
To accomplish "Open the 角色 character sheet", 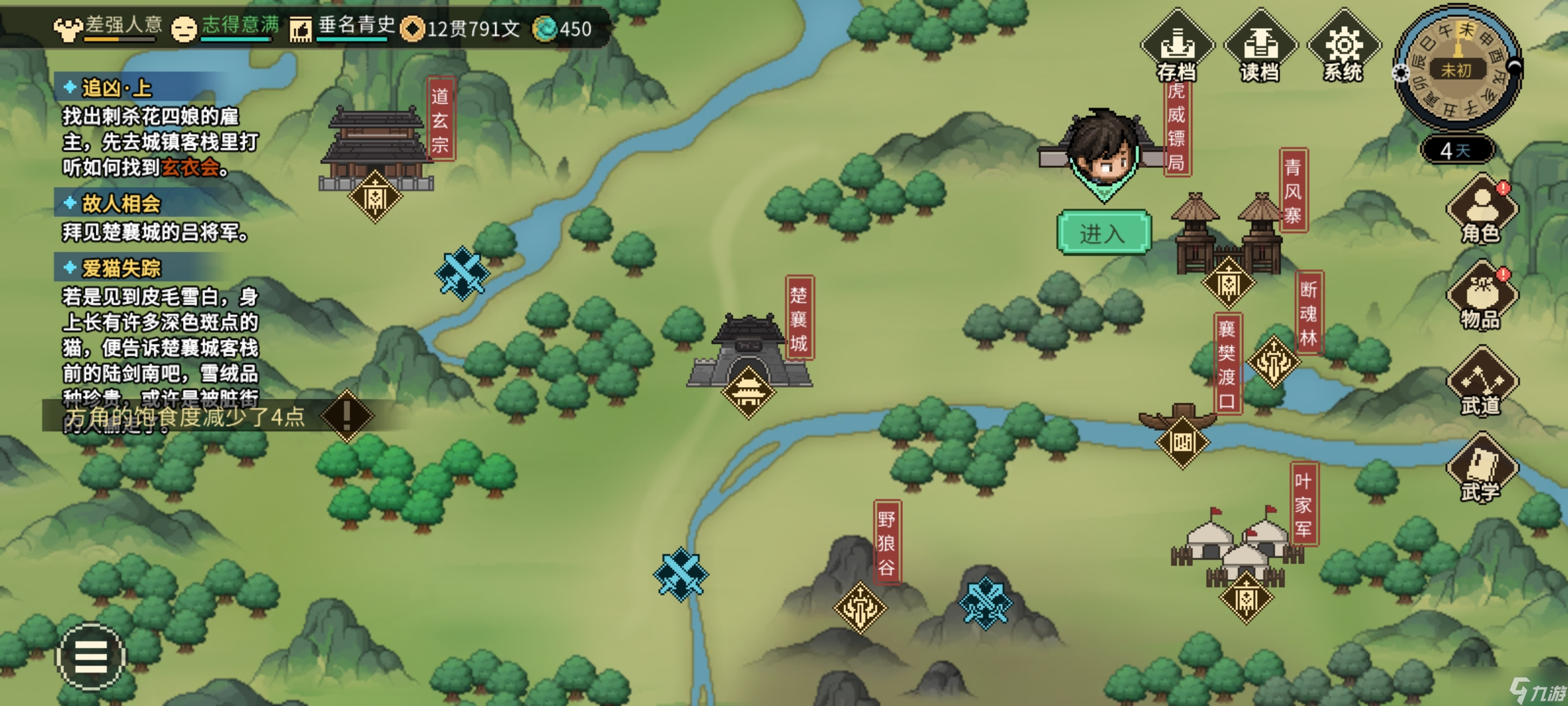I will coord(1482,209).
